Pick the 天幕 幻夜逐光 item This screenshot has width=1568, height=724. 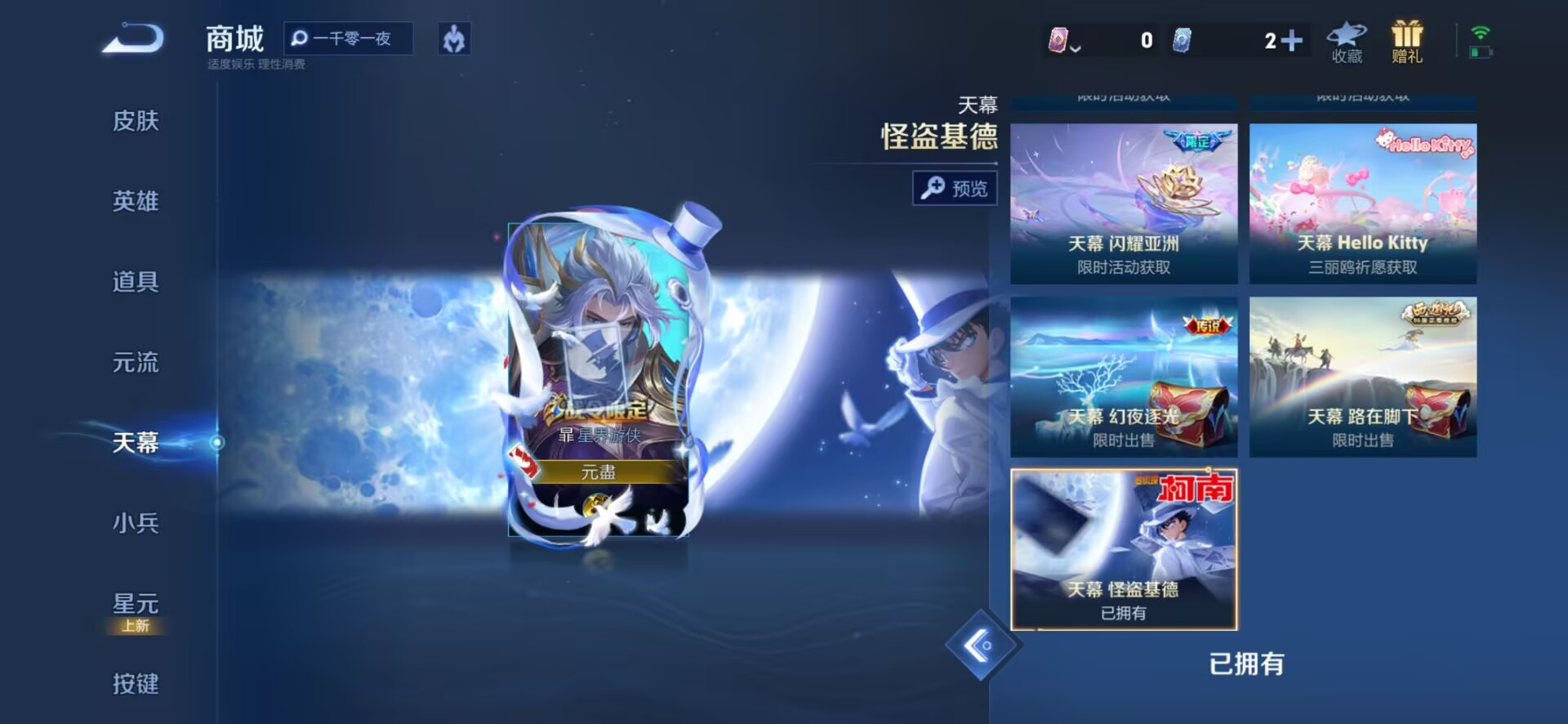(x=1124, y=377)
